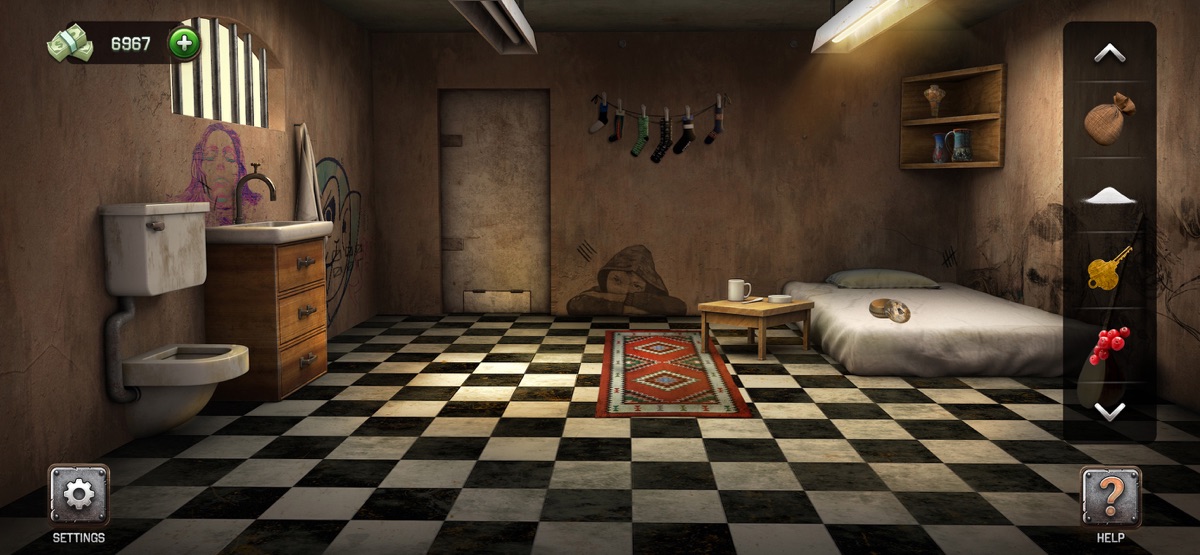Select the white powder pile item
Image resolution: width=1200 pixels, height=555 pixels.
click(1109, 195)
